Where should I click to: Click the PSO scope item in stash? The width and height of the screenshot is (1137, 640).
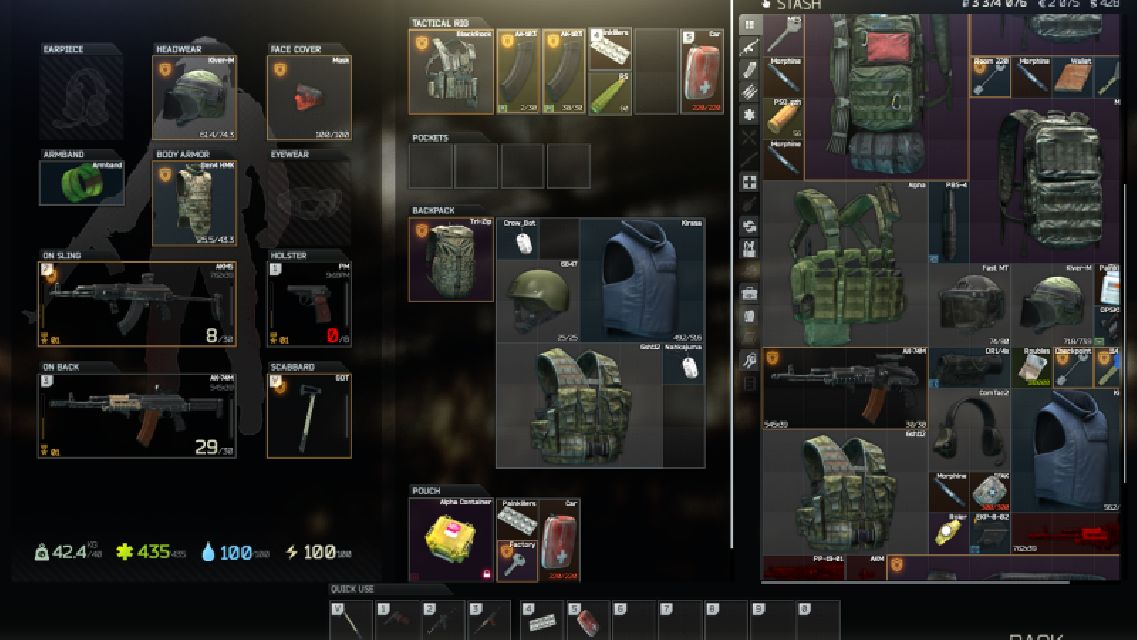pyautogui.click(x=784, y=117)
